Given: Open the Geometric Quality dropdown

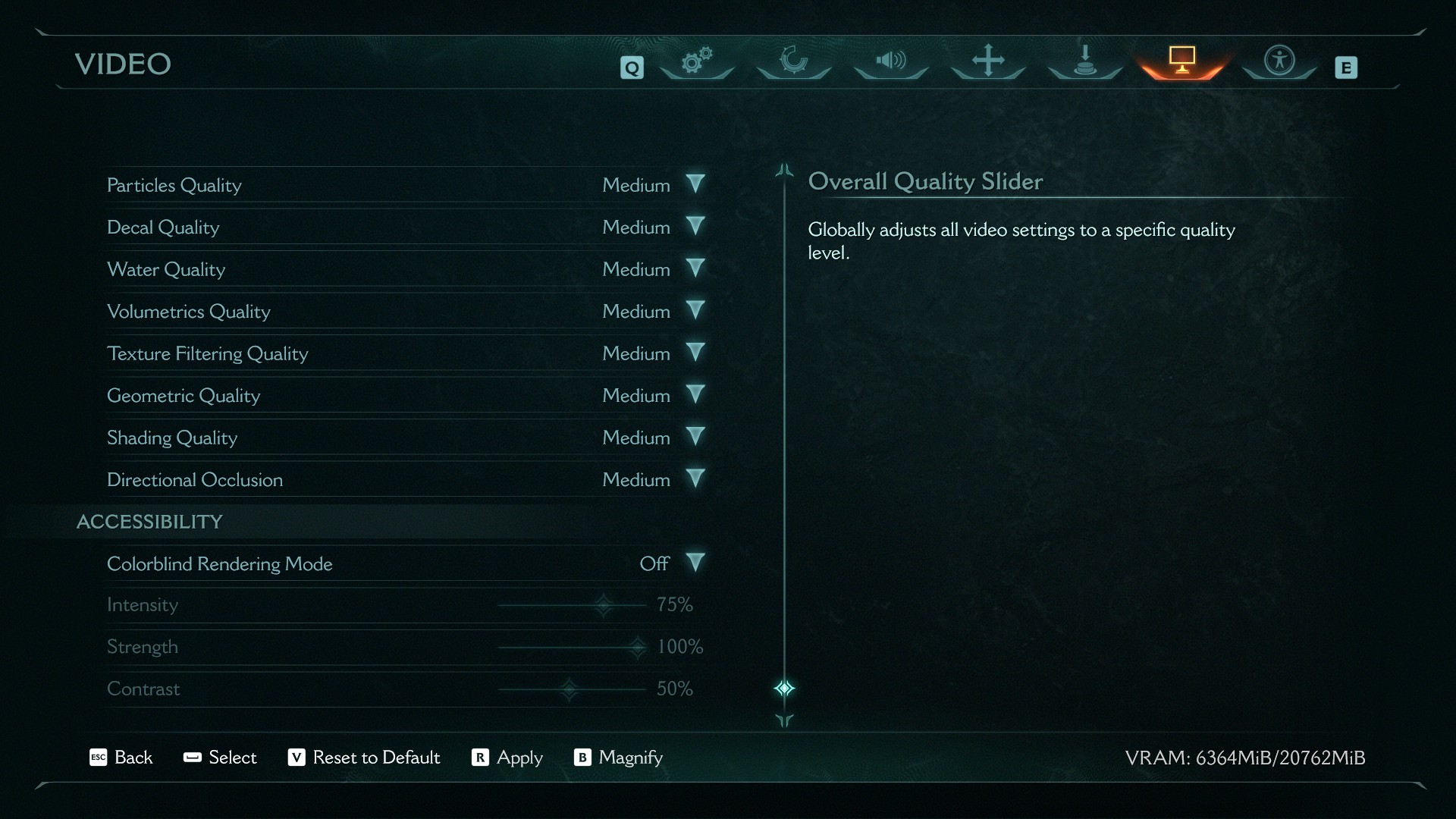Looking at the screenshot, I should pos(695,395).
